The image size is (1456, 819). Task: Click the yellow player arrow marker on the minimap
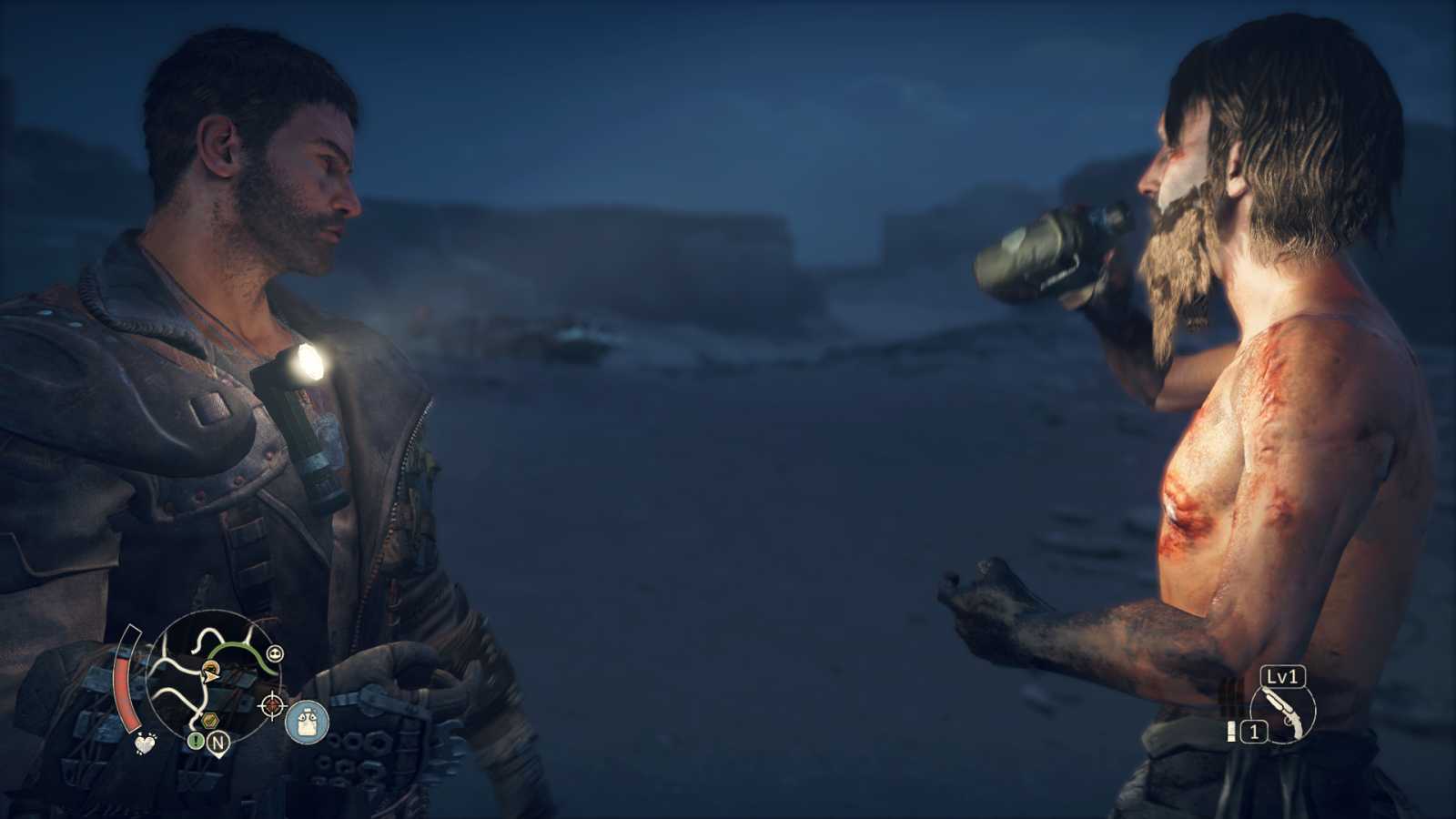[x=210, y=676]
